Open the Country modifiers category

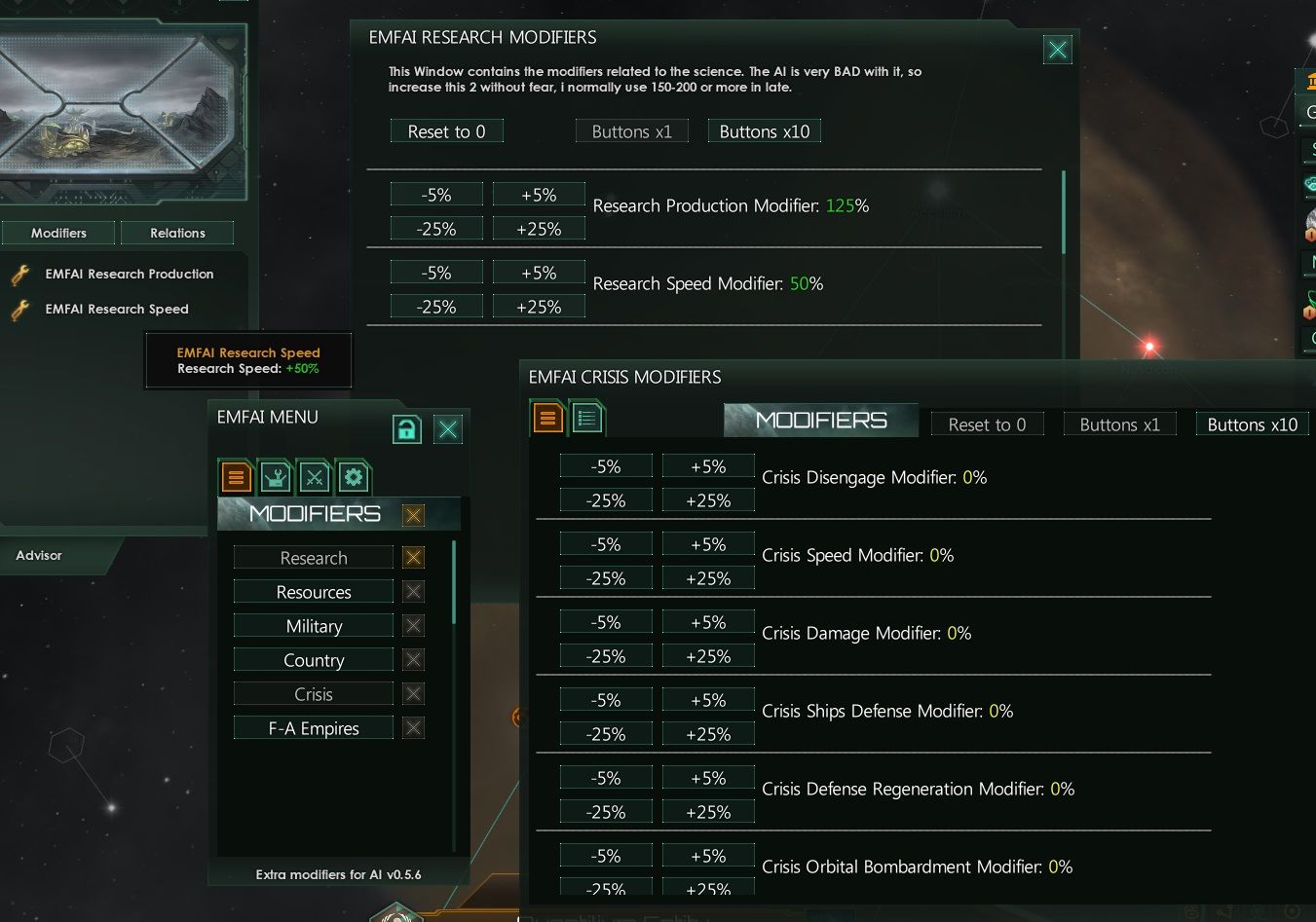[313, 659]
